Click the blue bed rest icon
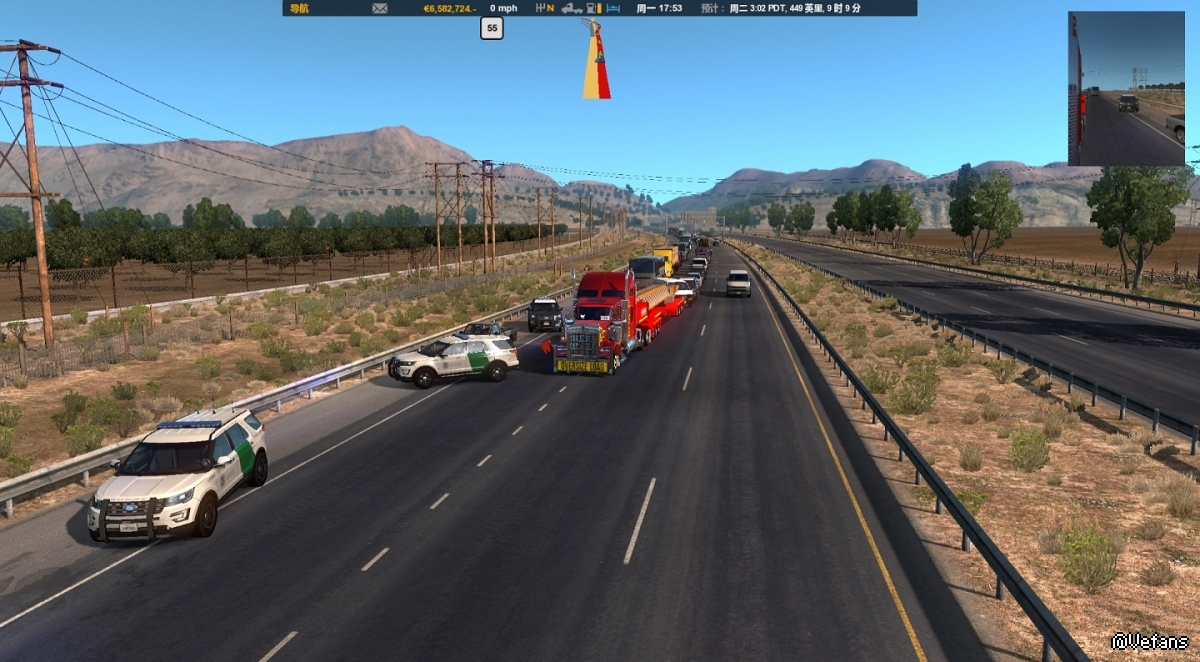Screen dimensions: 1200x662 click(614, 8)
